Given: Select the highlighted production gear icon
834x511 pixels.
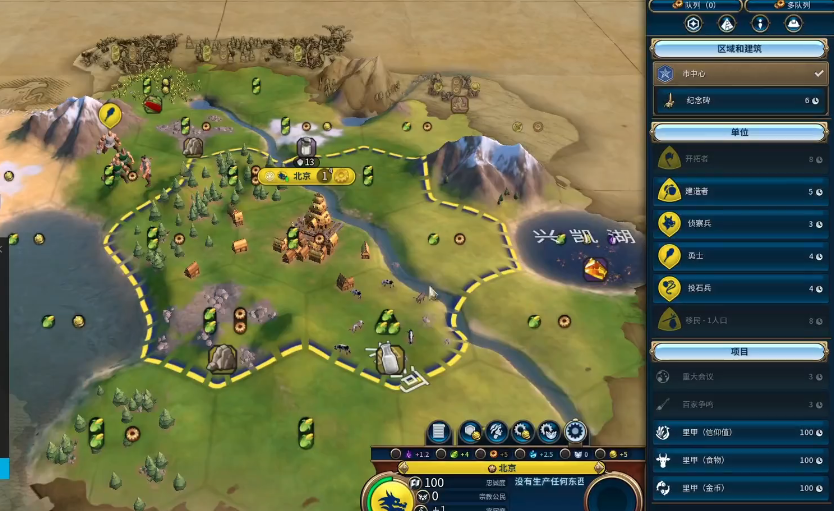Looking at the screenshot, I should 576,432.
